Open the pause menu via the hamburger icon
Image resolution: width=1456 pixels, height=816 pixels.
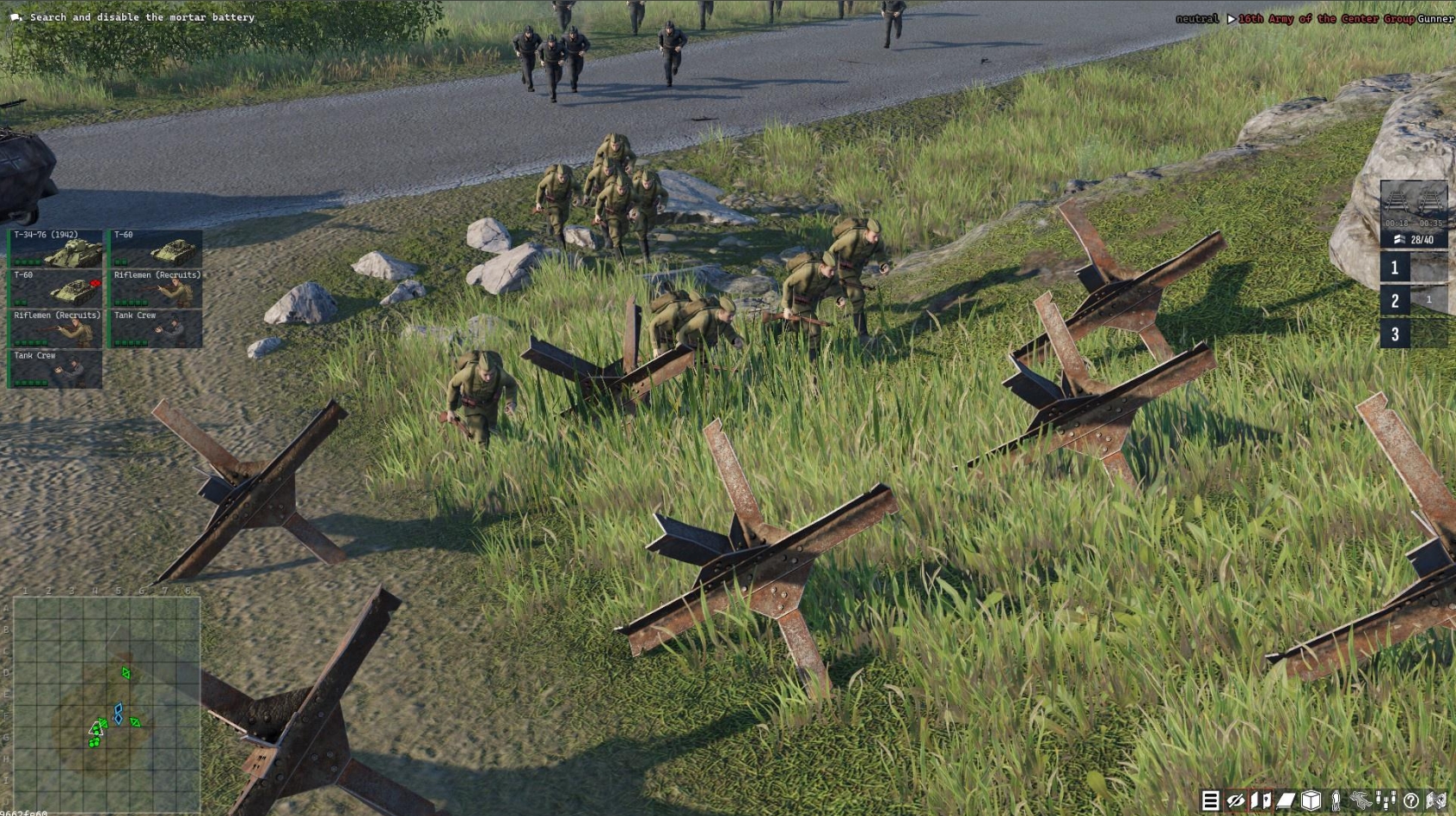pos(1210,801)
